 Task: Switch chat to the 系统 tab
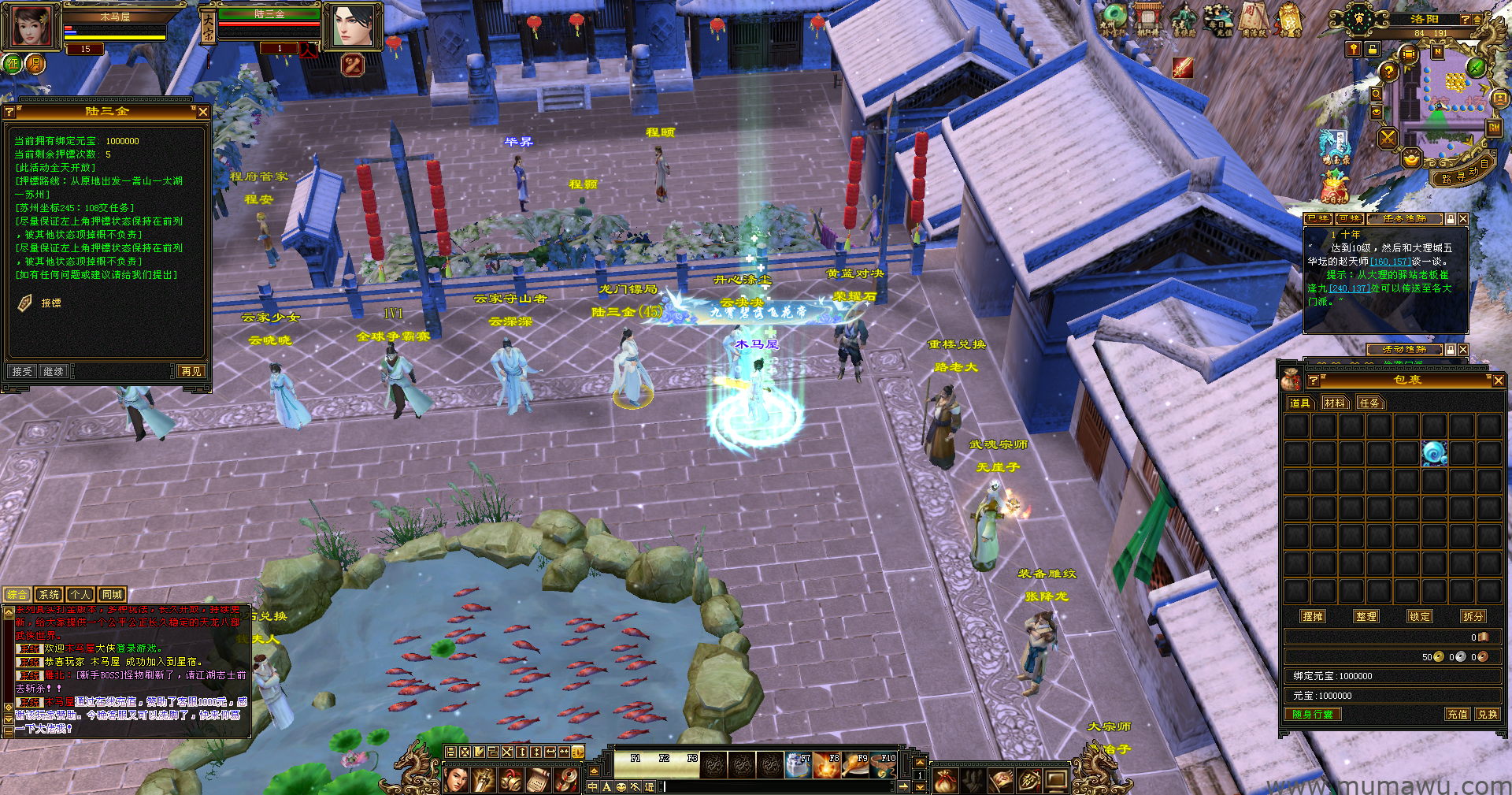[x=49, y=595]
